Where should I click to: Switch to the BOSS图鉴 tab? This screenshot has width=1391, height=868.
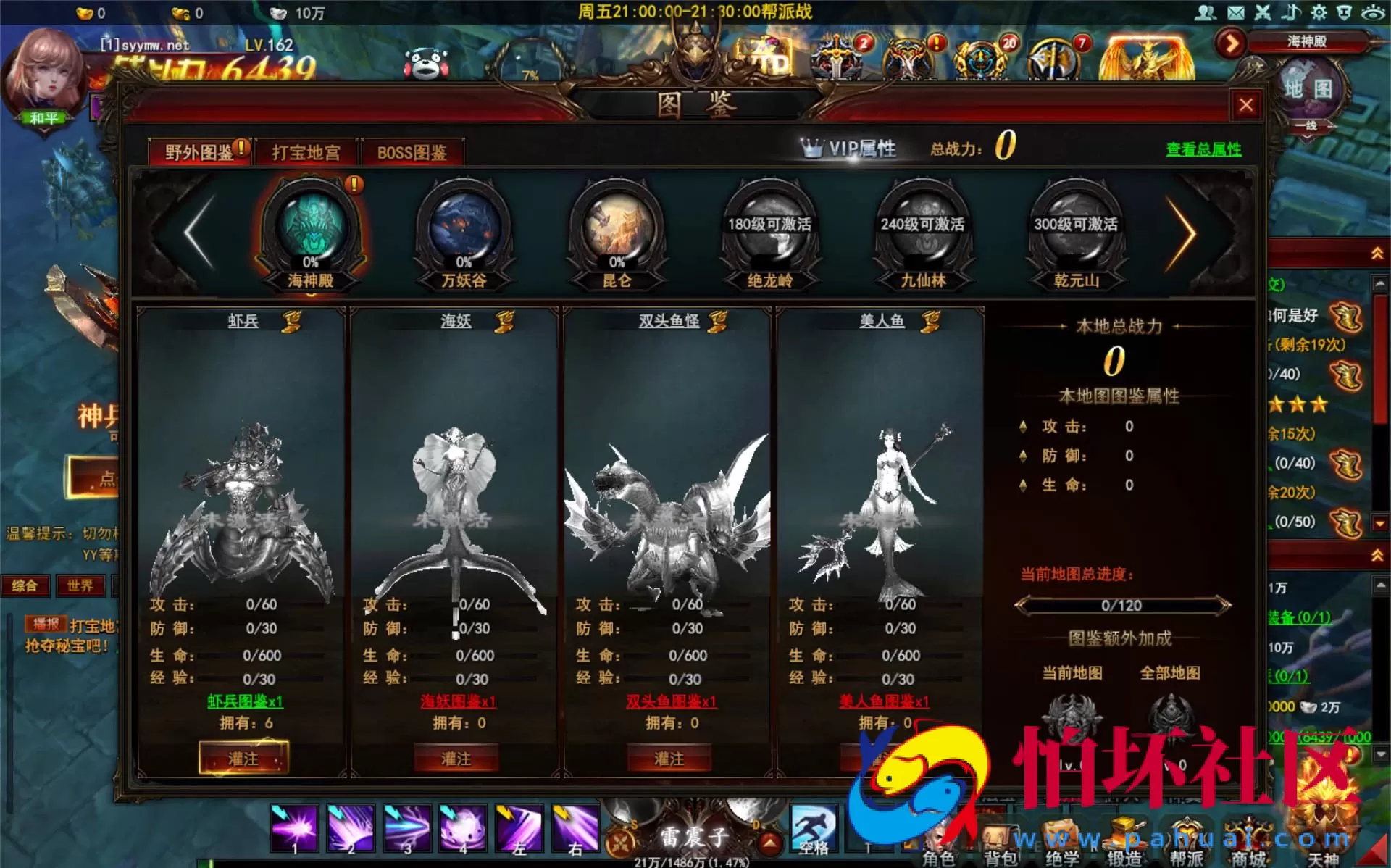pos(413,152)
